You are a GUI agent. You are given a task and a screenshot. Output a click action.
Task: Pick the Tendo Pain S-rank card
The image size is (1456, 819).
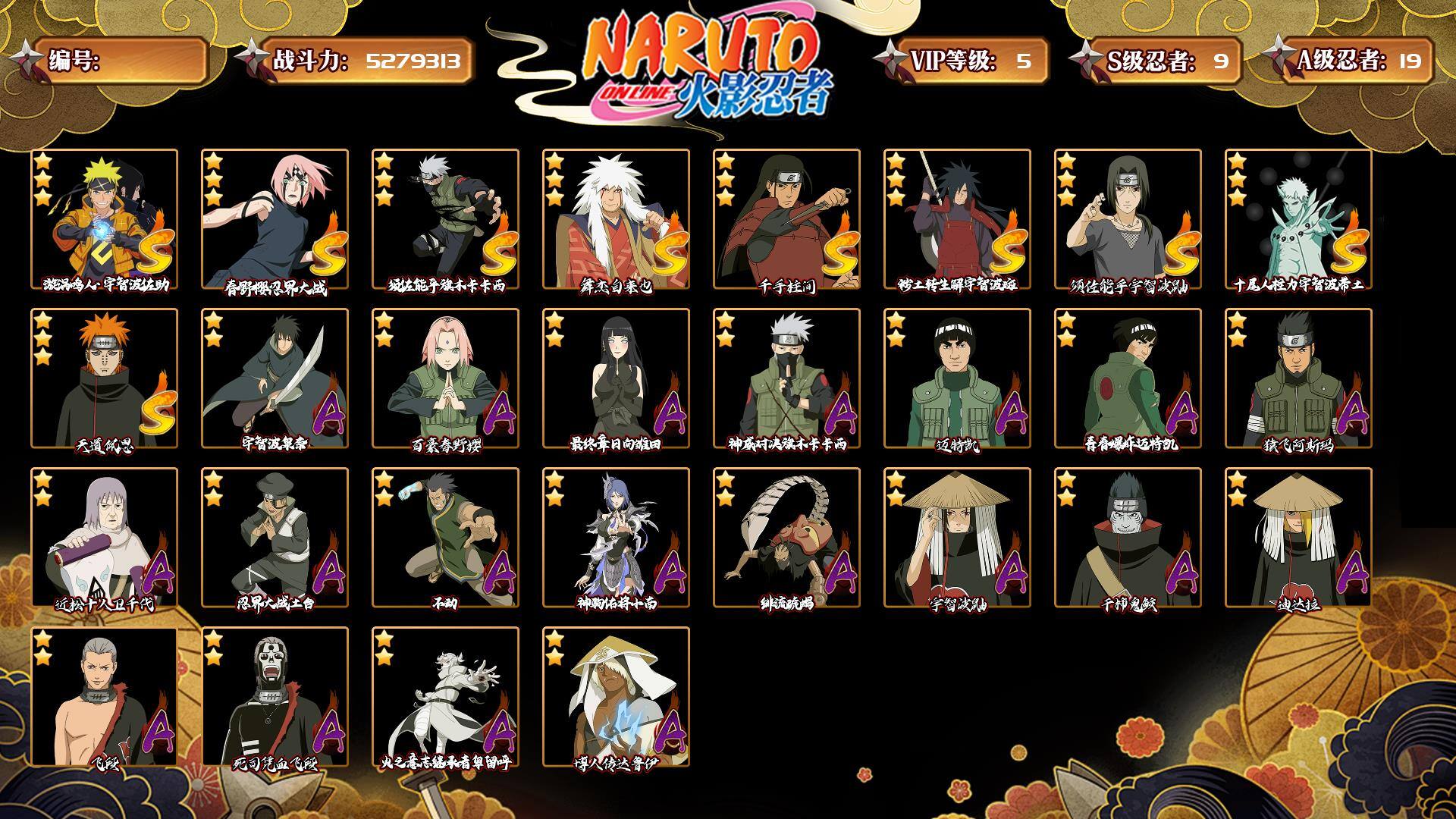[104, 378]
